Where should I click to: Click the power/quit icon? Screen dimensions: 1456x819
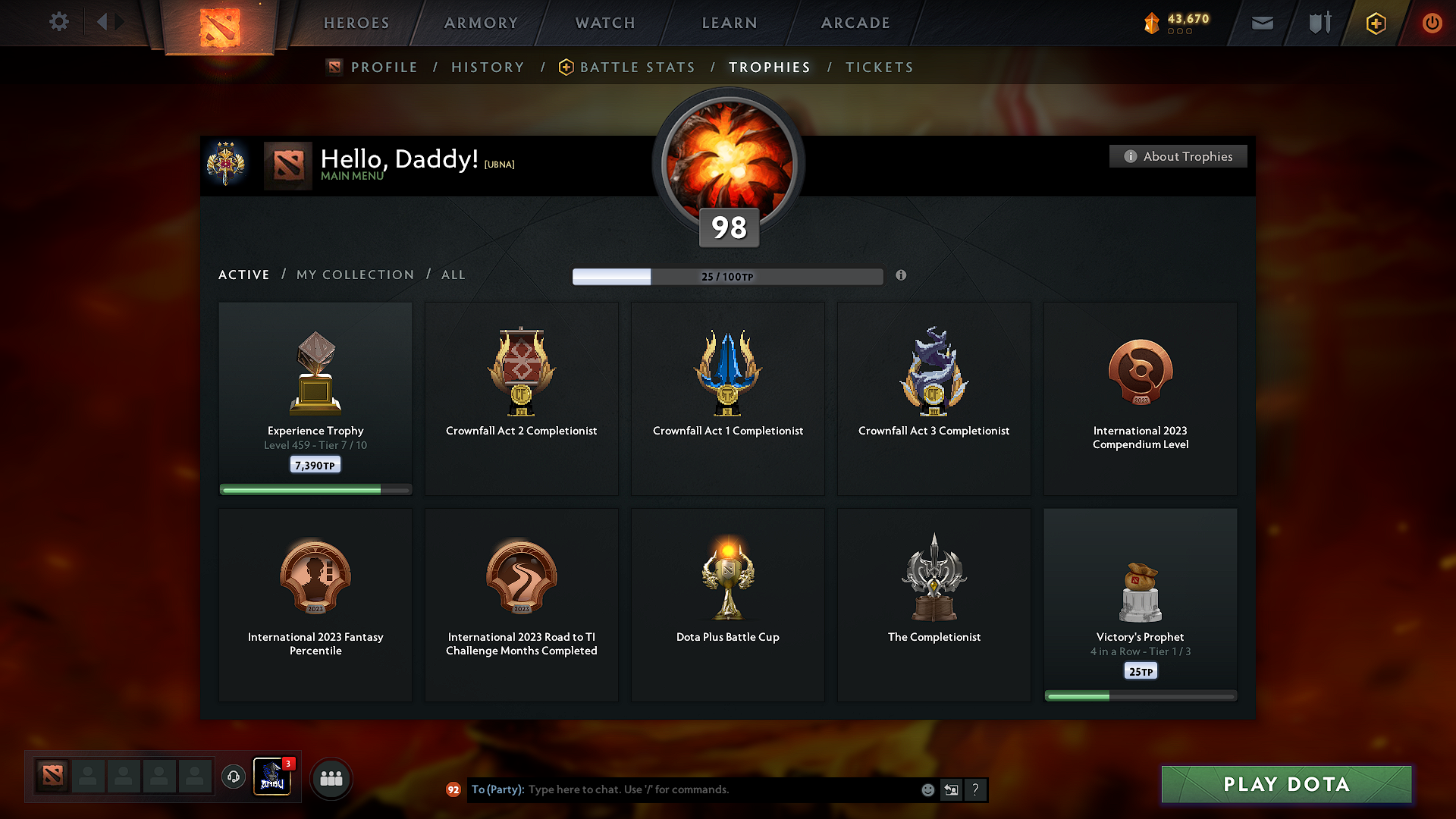pyautogui.click(x=1432, y=23)
